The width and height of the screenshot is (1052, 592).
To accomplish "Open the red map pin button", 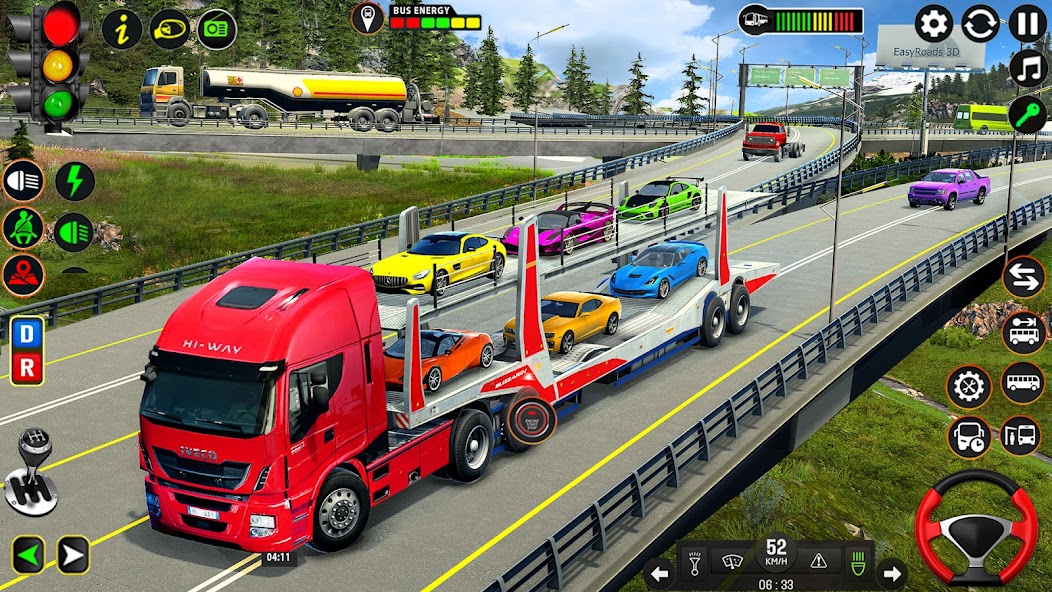I will point(23,275).
